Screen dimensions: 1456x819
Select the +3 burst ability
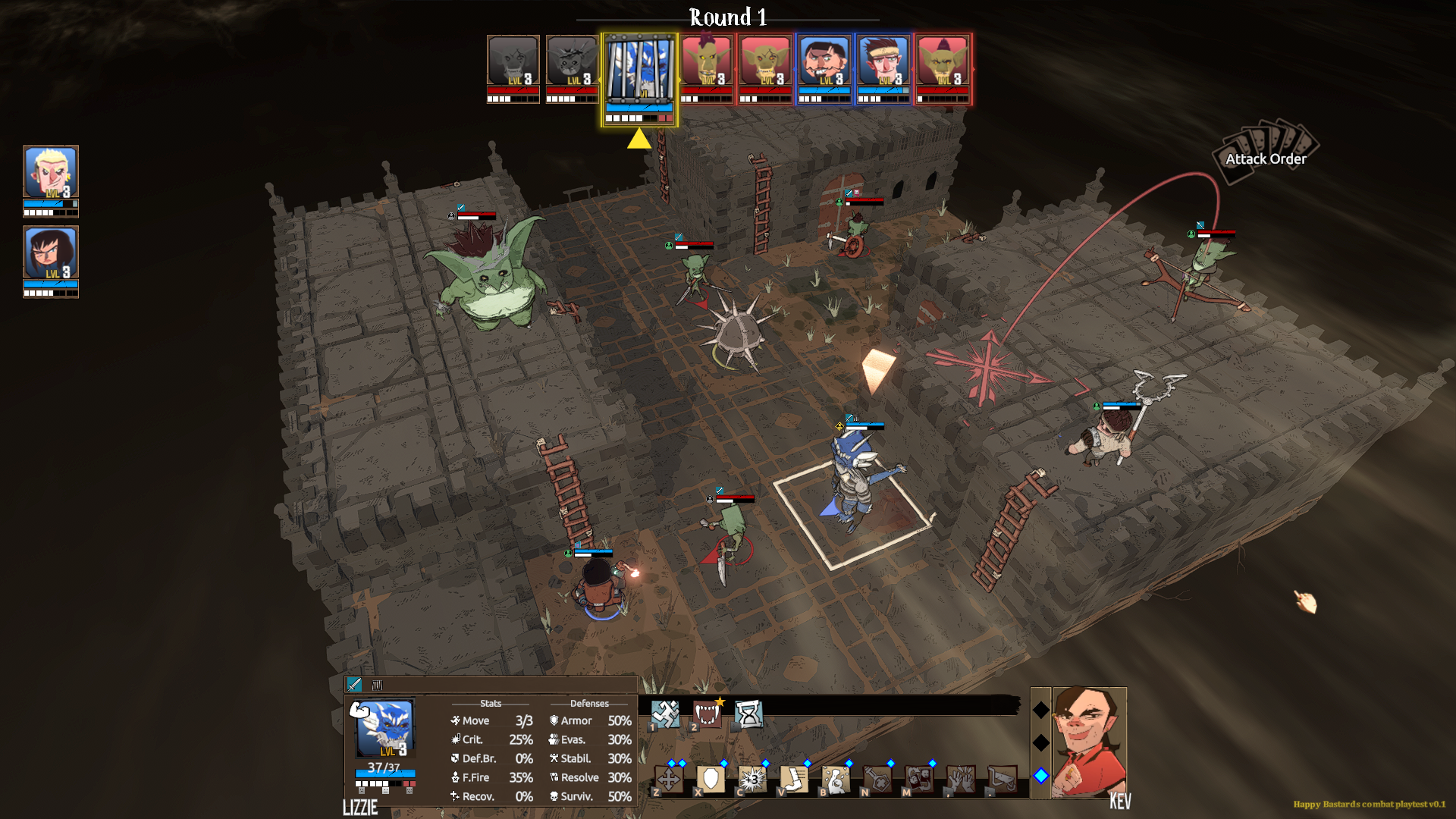(x=752, y=779)
